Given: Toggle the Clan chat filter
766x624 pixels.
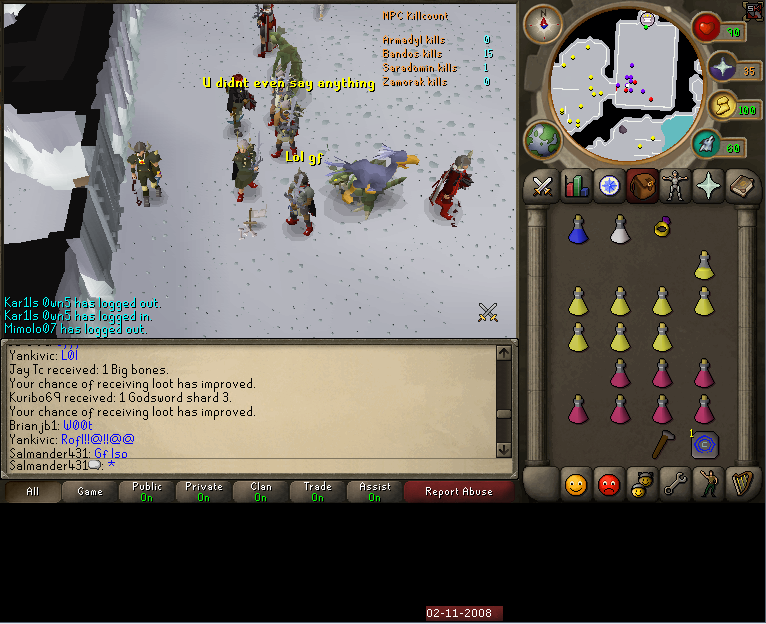Looking at the screenshot, I should tap(261, 491).
